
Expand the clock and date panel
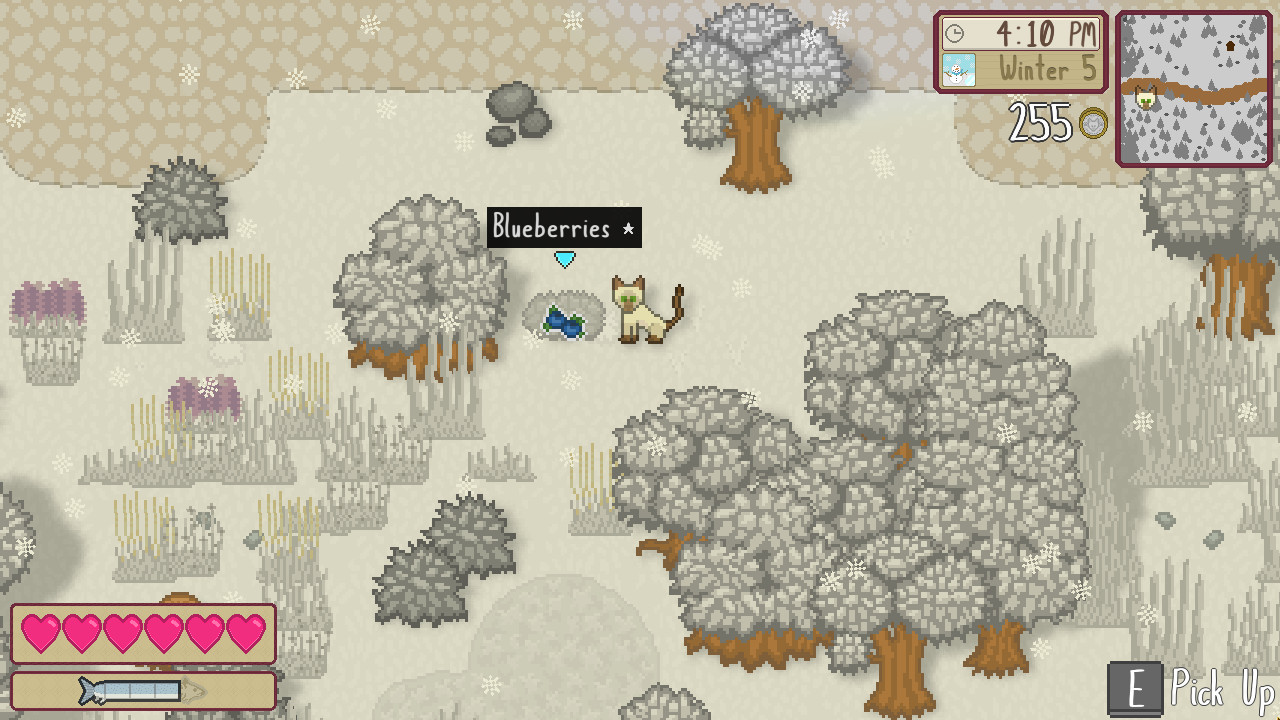(x=1020, y=51)
